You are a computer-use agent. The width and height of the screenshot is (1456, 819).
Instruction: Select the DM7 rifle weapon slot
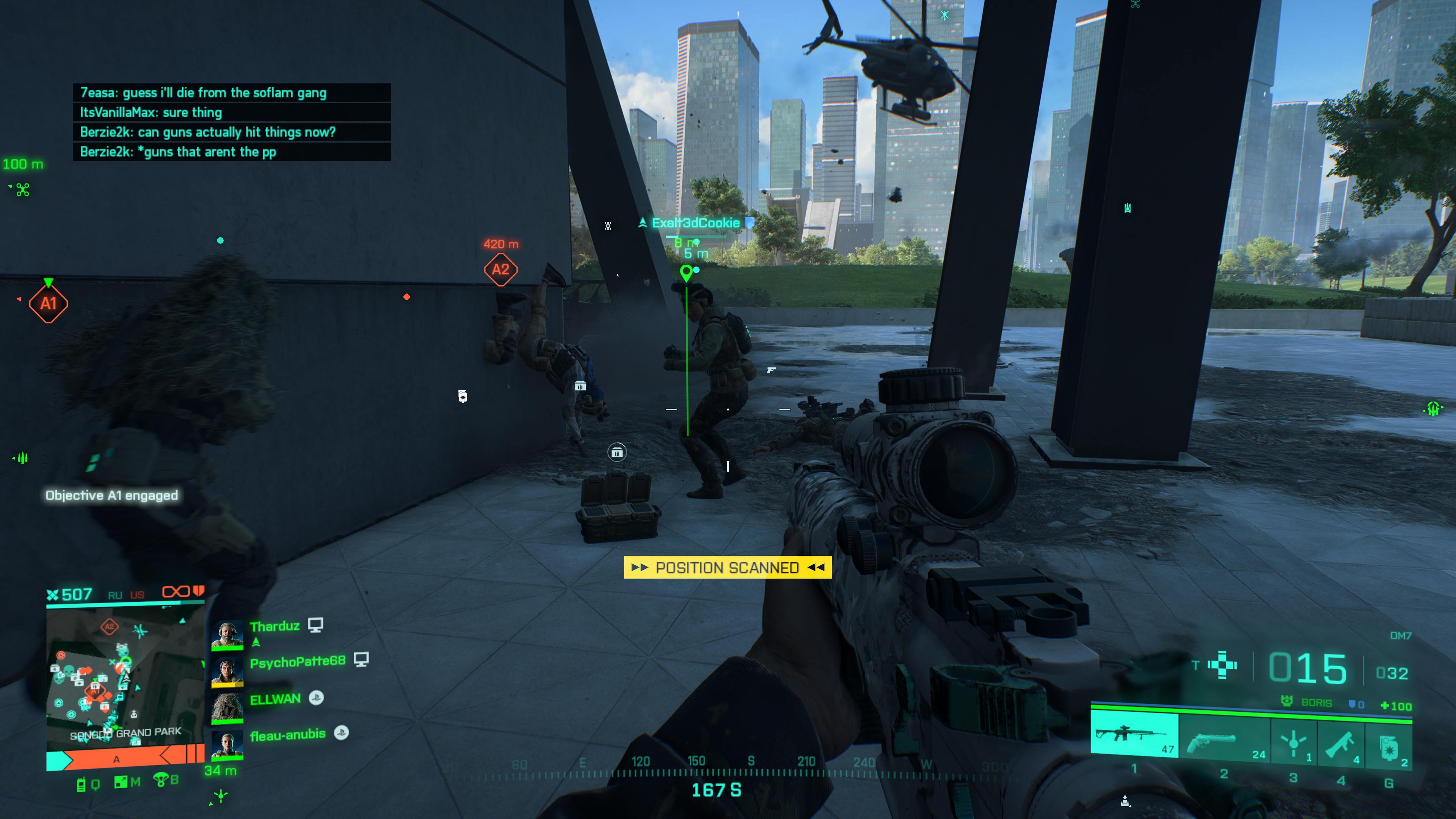pyautogui.click(x=1134, y=734)
